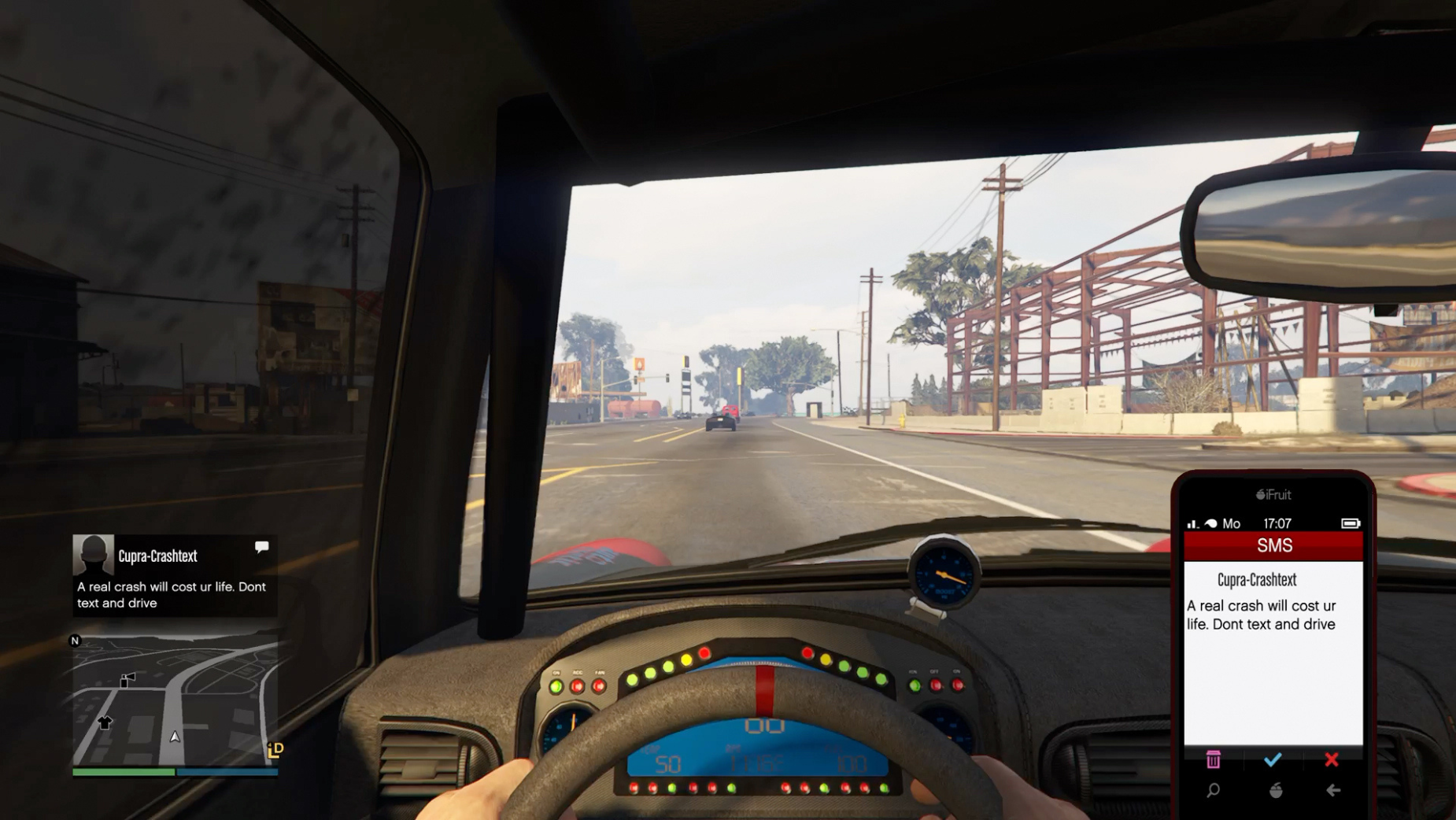Delete the SMS with the trash icon
Image resolution: width=1456 pixels, height=820 pixels.
pyautogui.click(x=1213, y=759)
